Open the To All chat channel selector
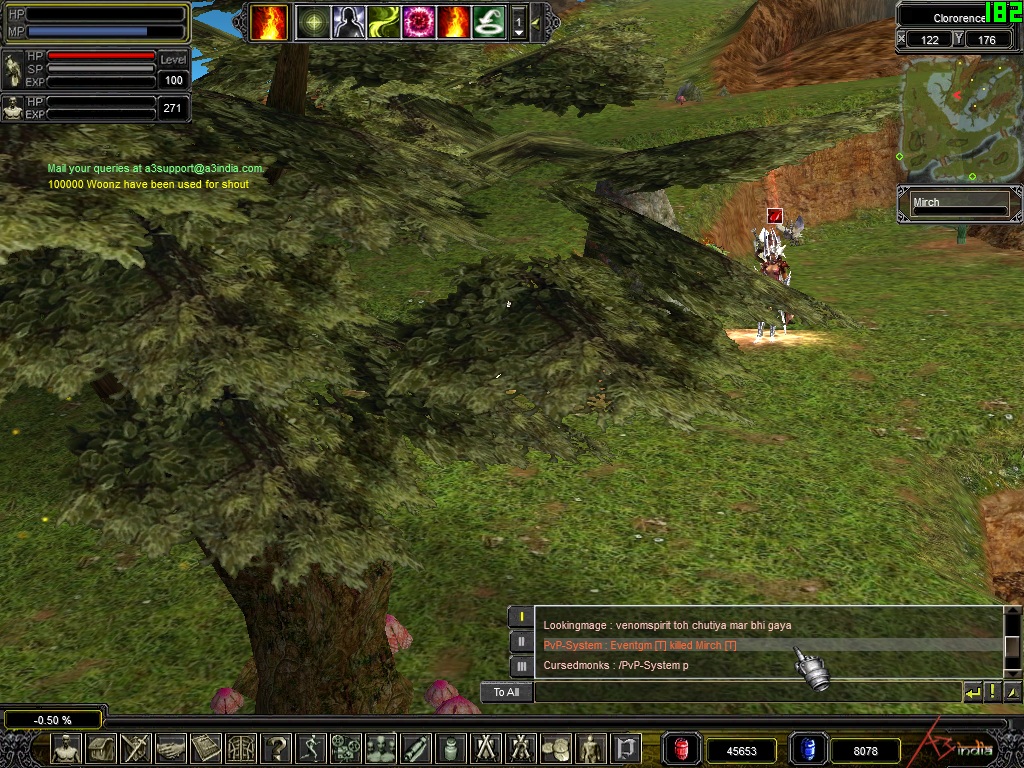1024x768 pixels. (x=506, y=692)
